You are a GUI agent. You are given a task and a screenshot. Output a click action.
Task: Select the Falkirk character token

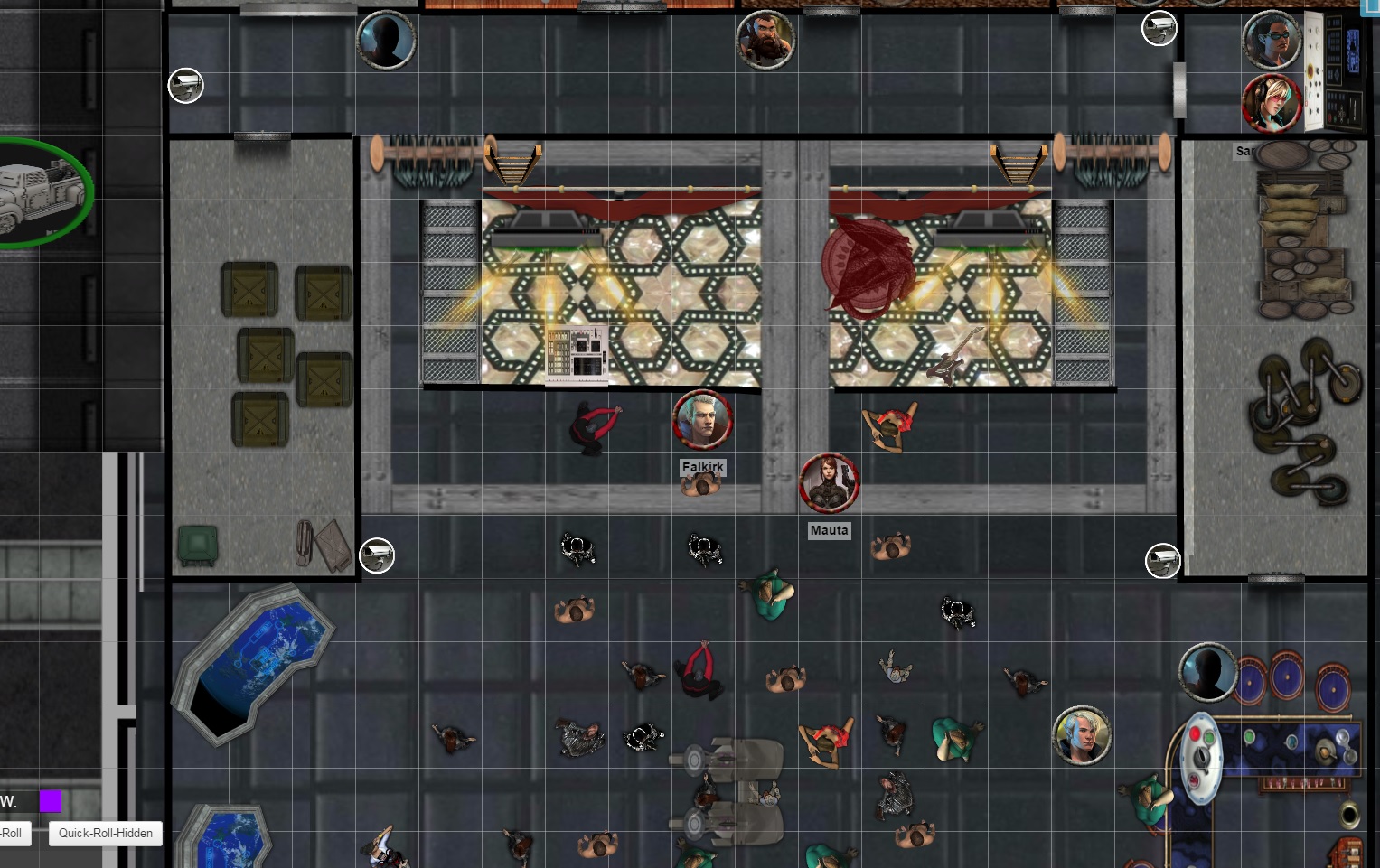pos(702,420)
